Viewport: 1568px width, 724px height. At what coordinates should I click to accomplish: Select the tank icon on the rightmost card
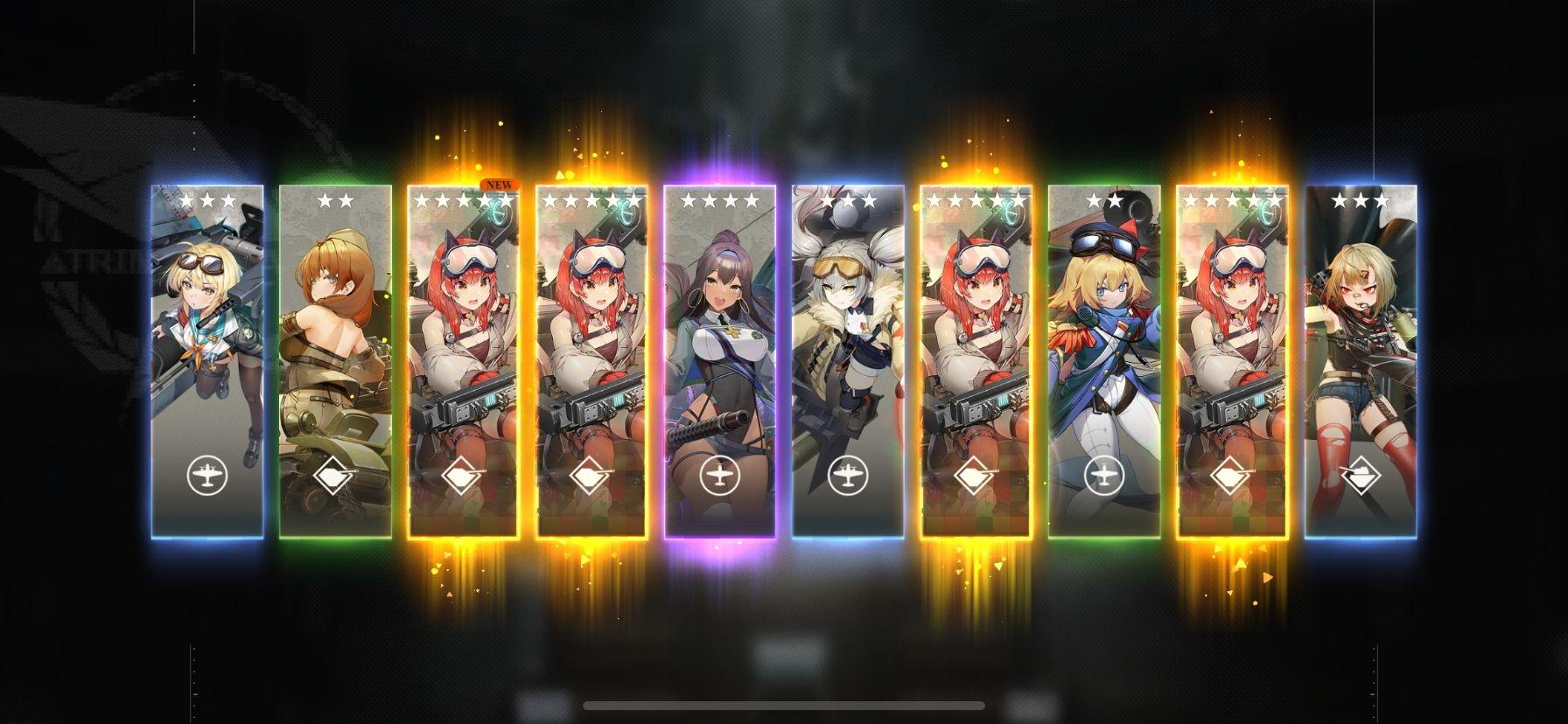pos(1361,477)
